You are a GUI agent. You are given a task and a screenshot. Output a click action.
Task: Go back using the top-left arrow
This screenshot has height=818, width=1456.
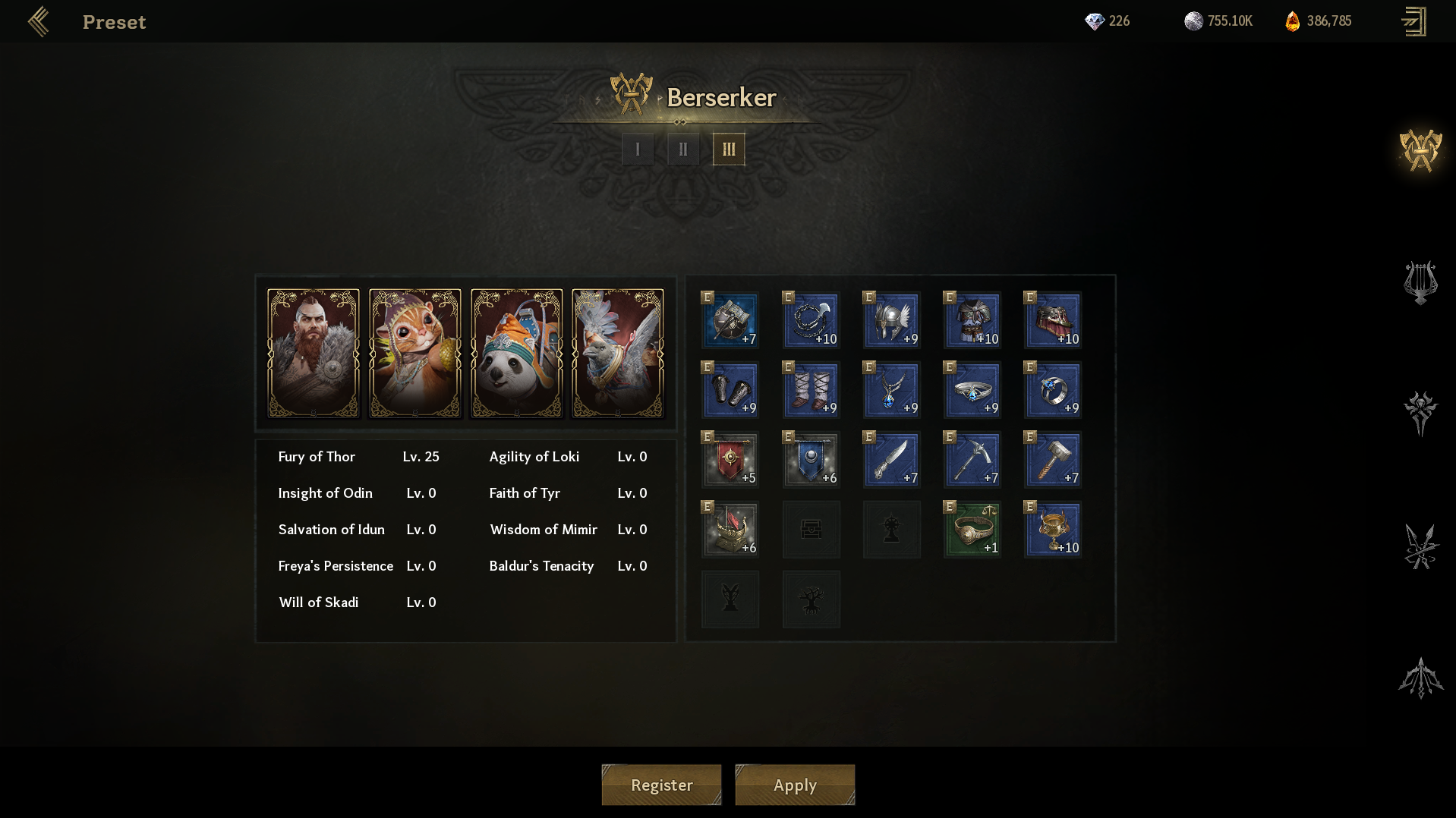point(39,22)
